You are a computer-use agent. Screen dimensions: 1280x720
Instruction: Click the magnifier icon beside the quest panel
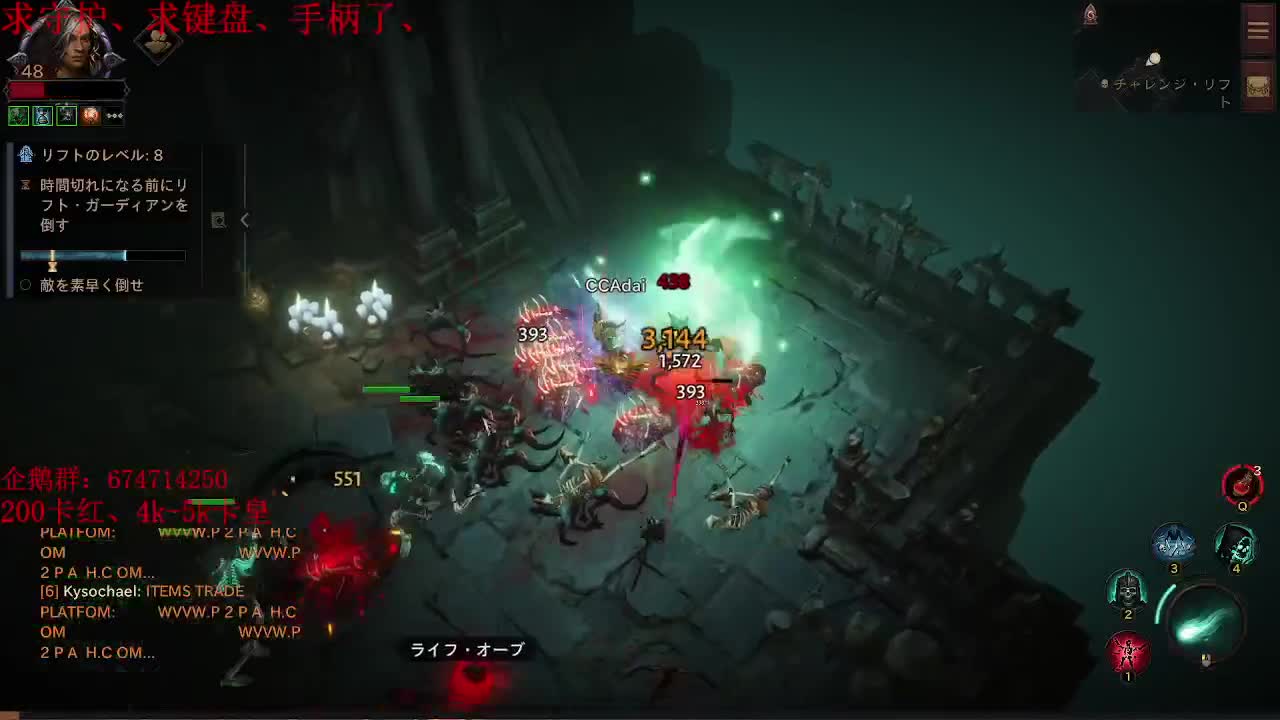click(219, 220)
